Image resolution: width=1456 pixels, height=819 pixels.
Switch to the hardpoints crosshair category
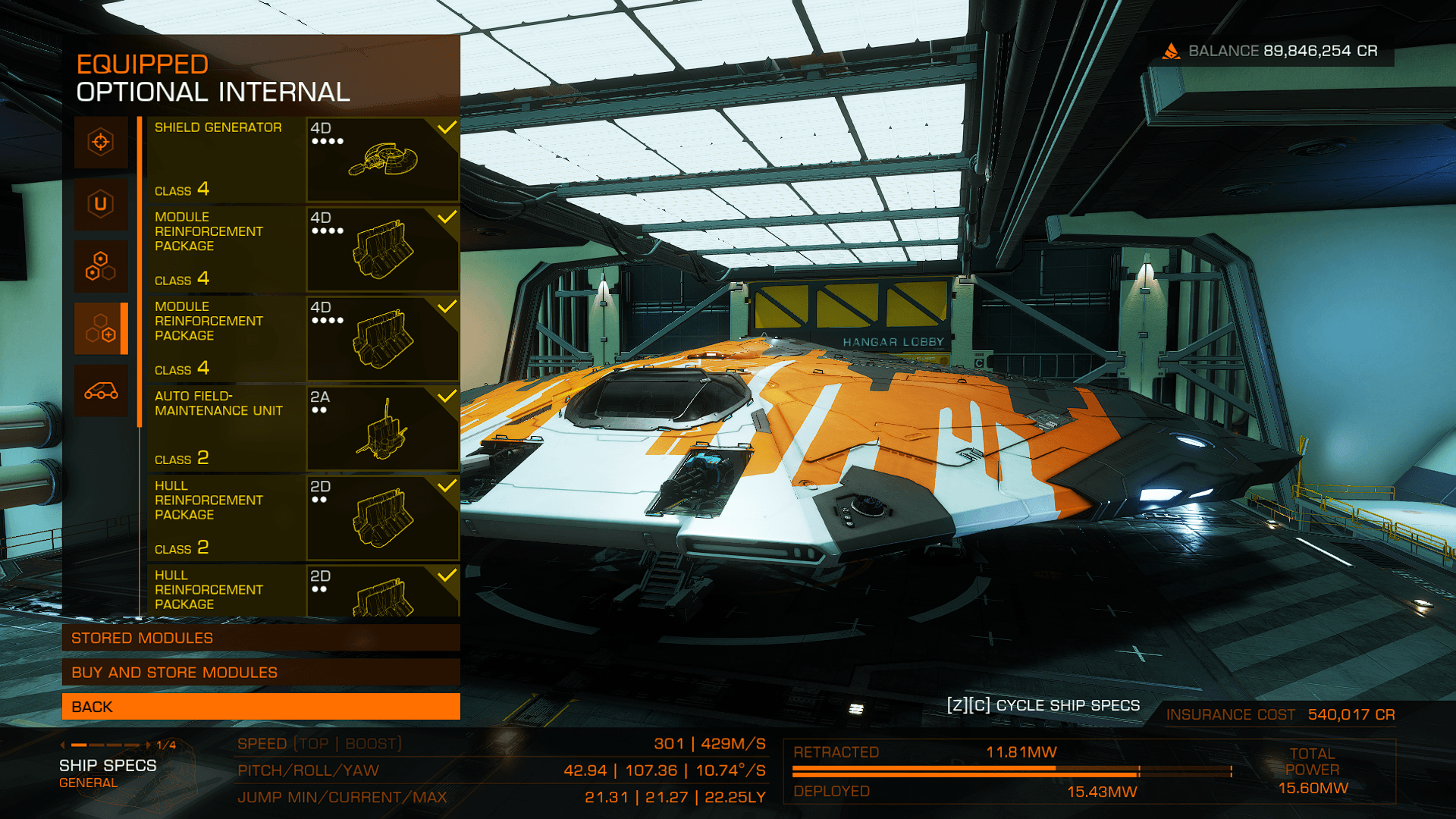point(101,142)
